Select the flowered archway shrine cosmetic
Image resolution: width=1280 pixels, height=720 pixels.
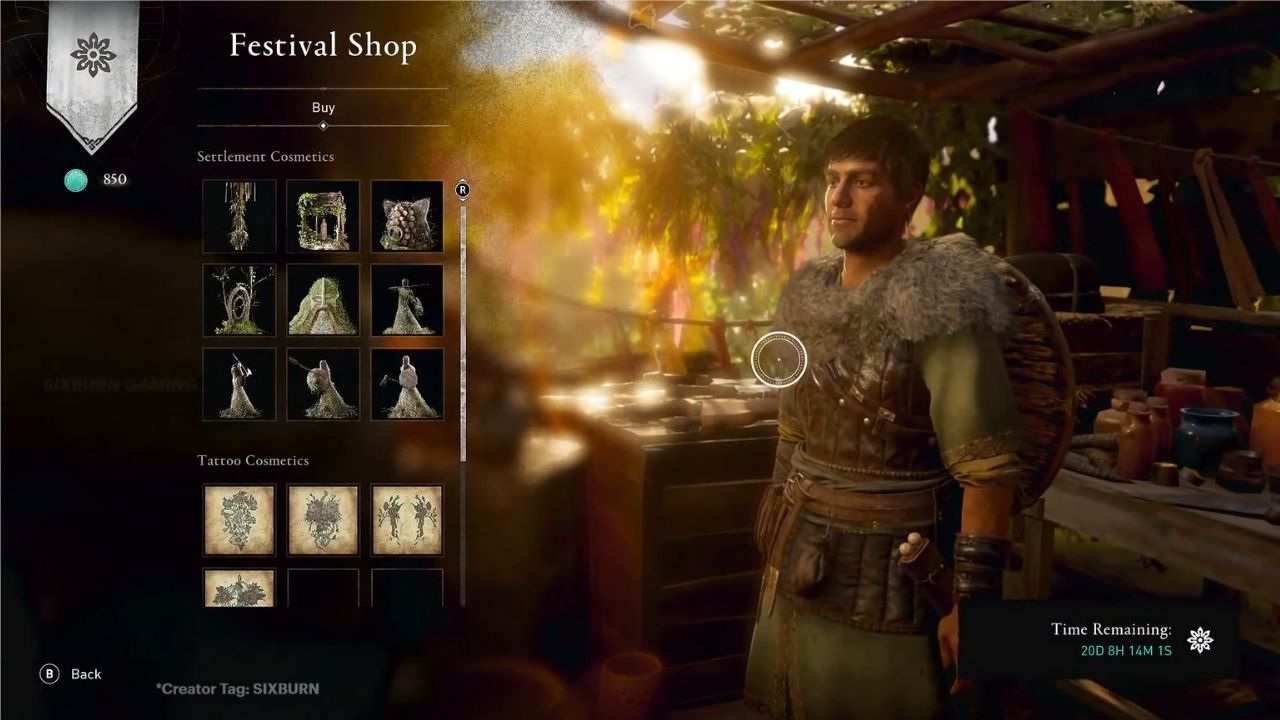[322, 215]
